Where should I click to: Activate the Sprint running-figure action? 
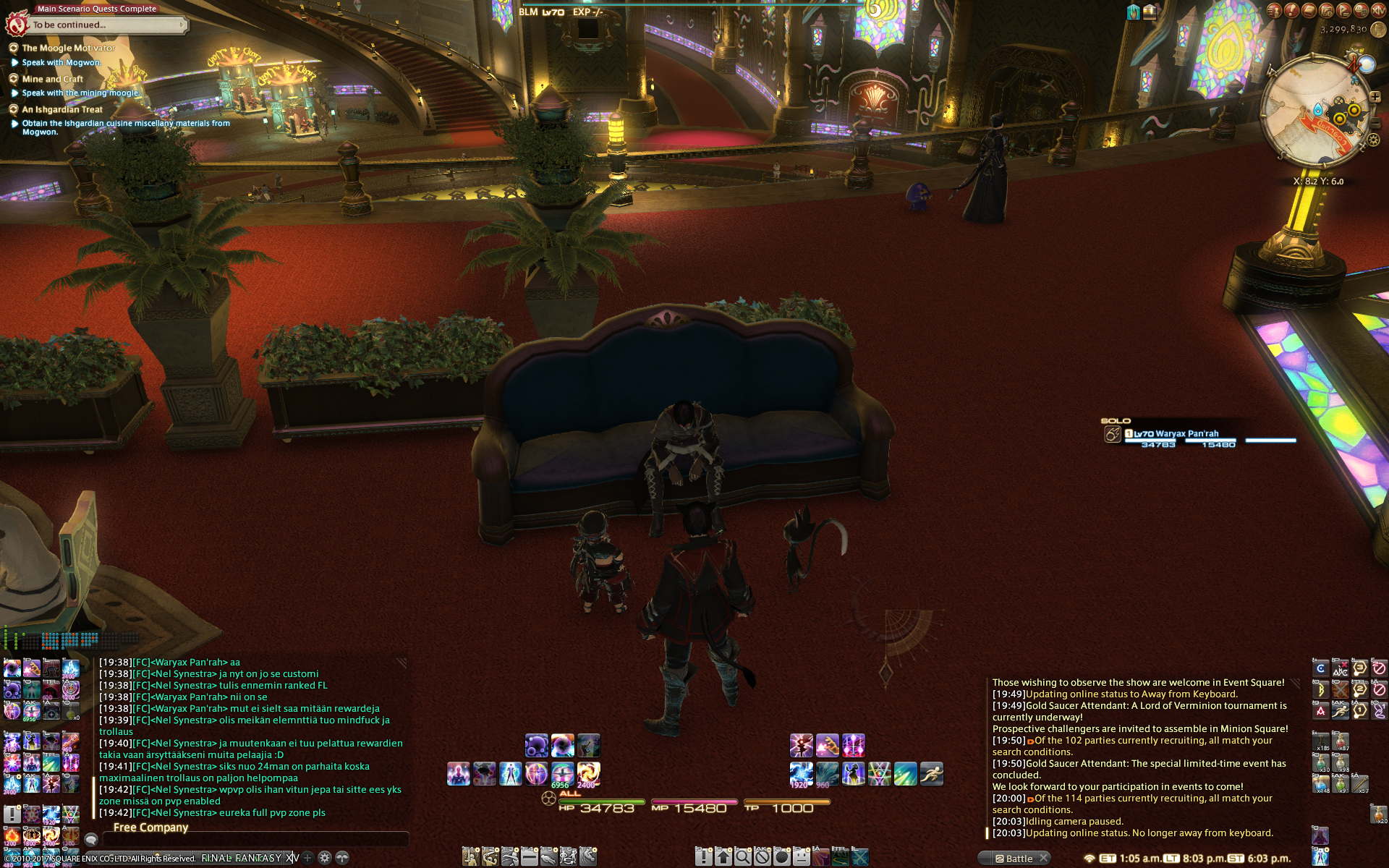932,773
